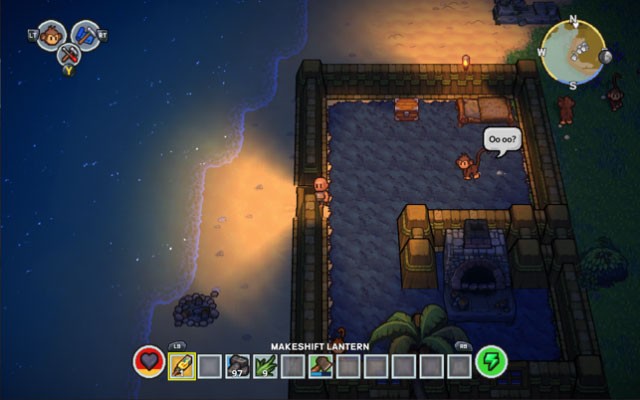Open the circular island minimap
This screenshot has width=640, height=400.
pyautogui.click(x=573, y=51)
